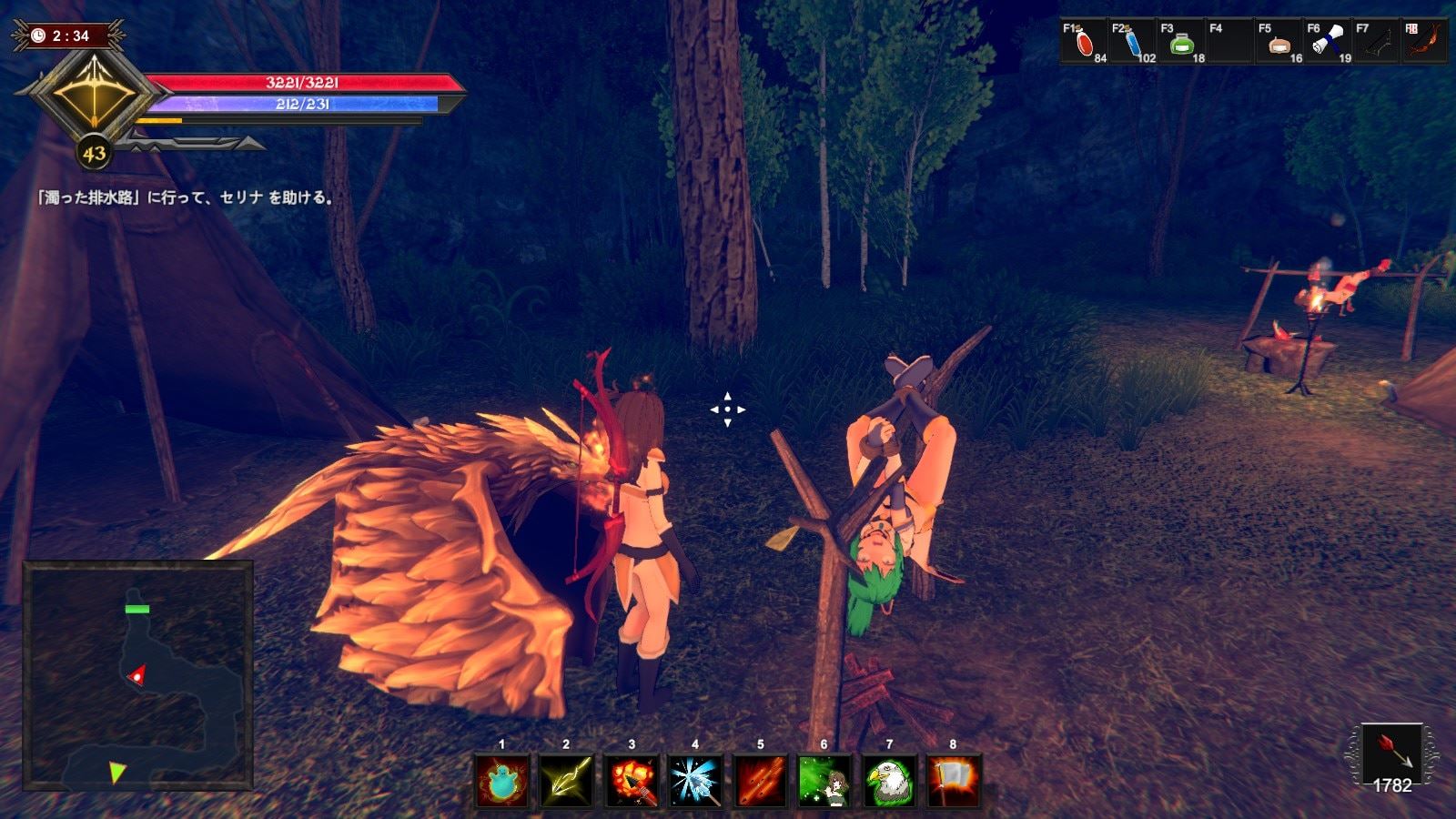1456x819 pixels.
Task: Click the minimap panel
Action: pyautogui.click(x=138, y=675)
